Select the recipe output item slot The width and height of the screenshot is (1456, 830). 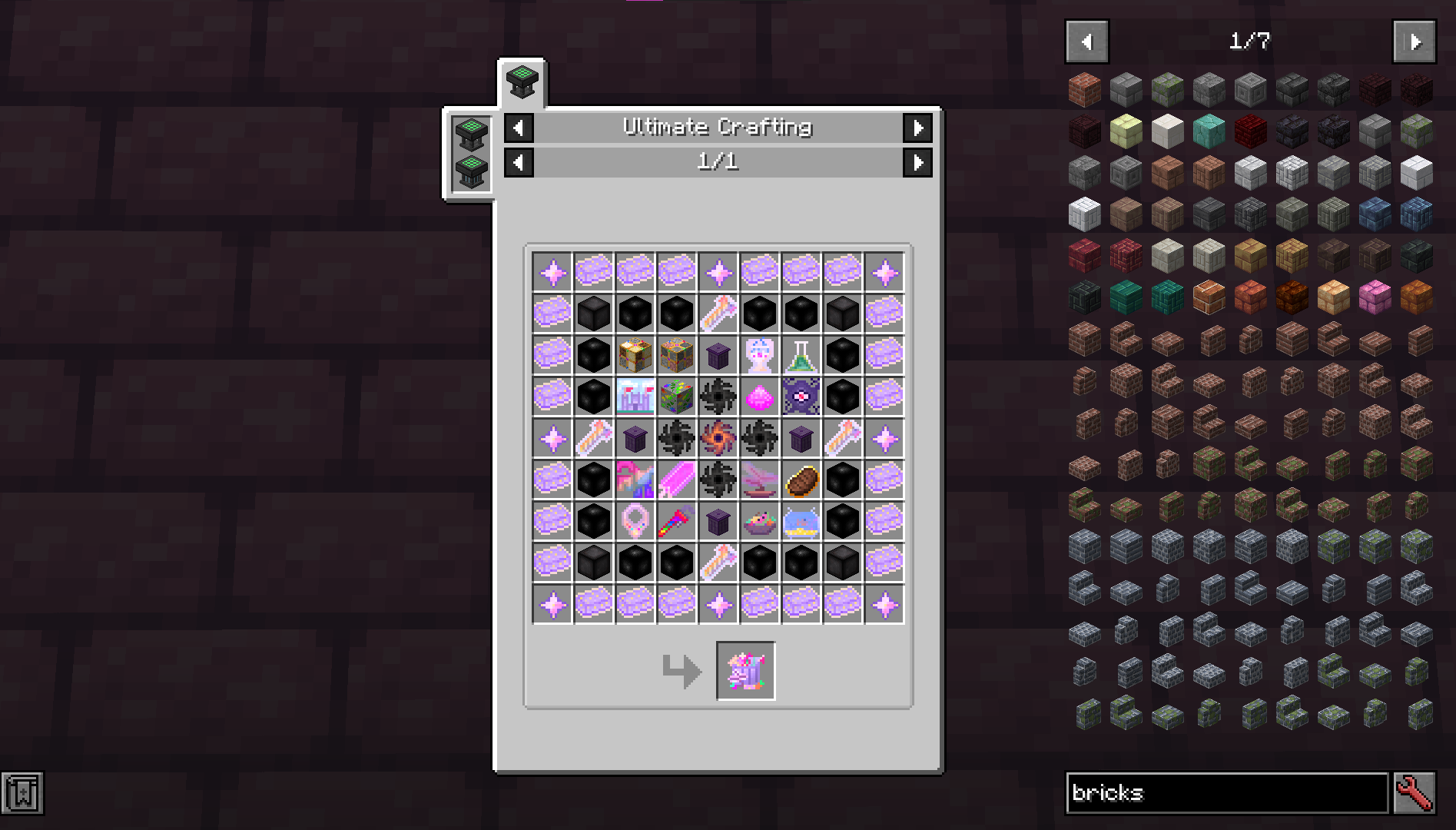(x=745, y=671)
